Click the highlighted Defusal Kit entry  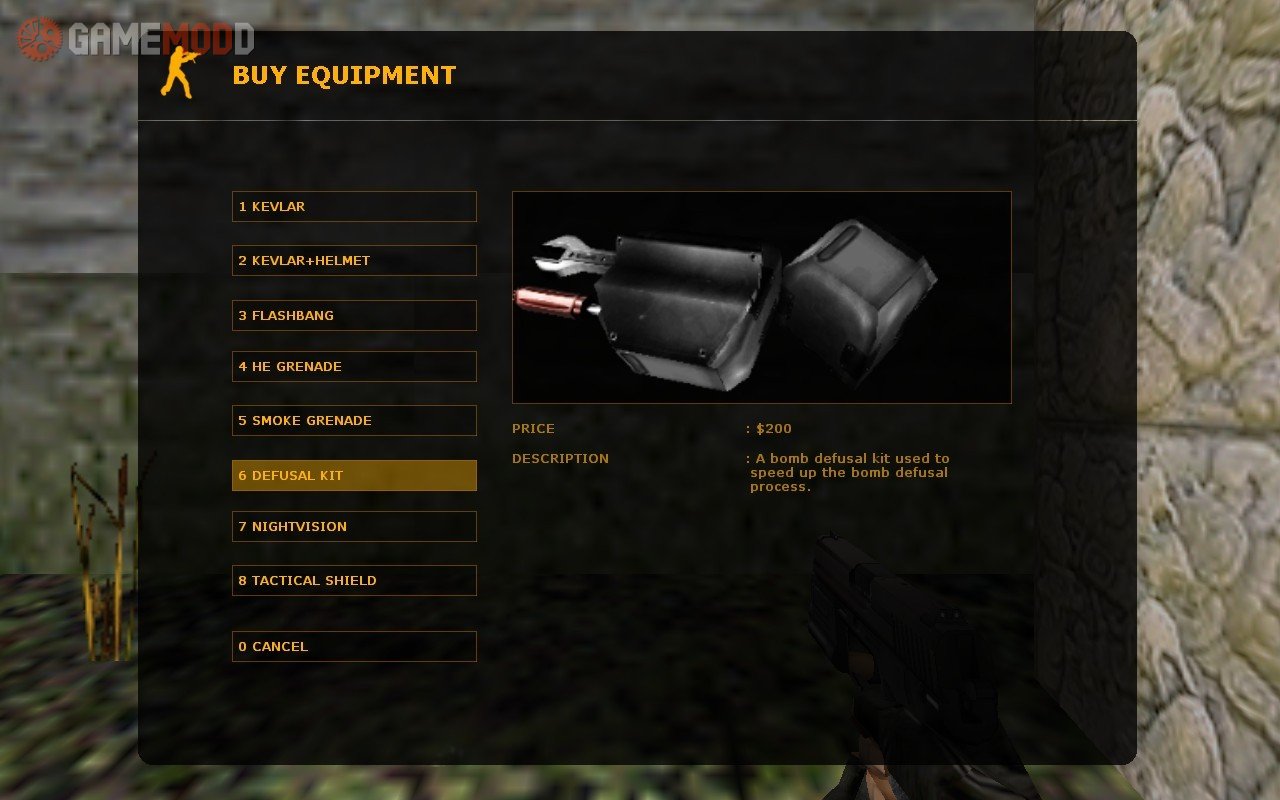tap(354, 476)
